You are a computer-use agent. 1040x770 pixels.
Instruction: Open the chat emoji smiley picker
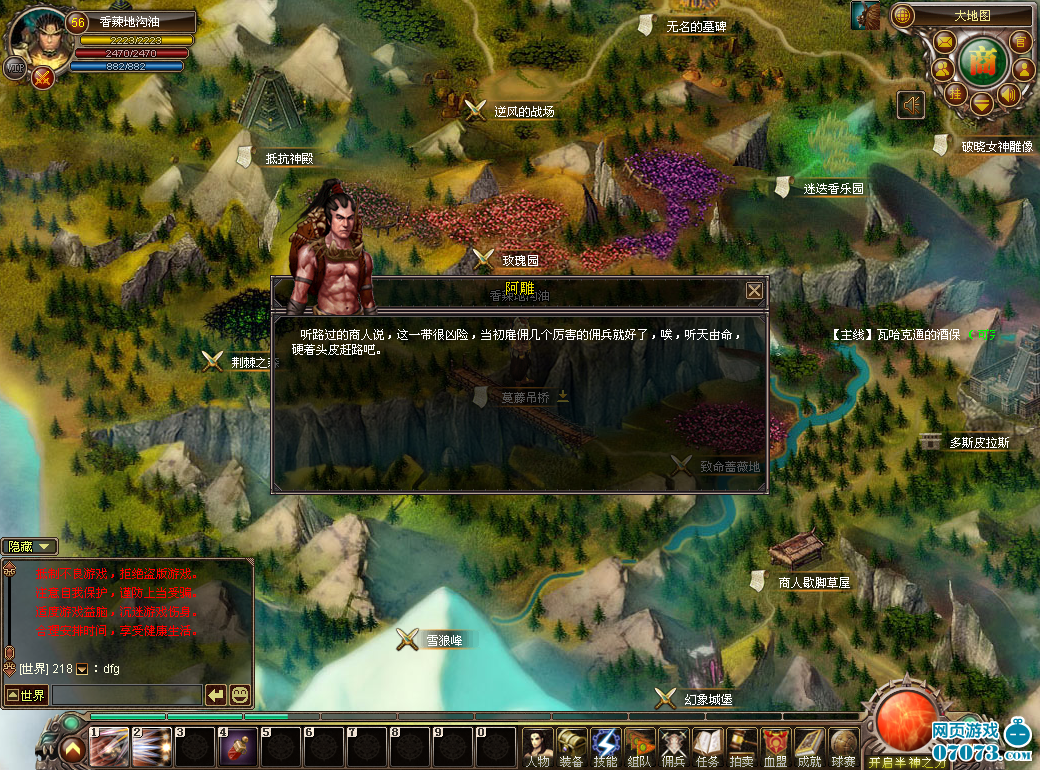(x=240, y=694)
